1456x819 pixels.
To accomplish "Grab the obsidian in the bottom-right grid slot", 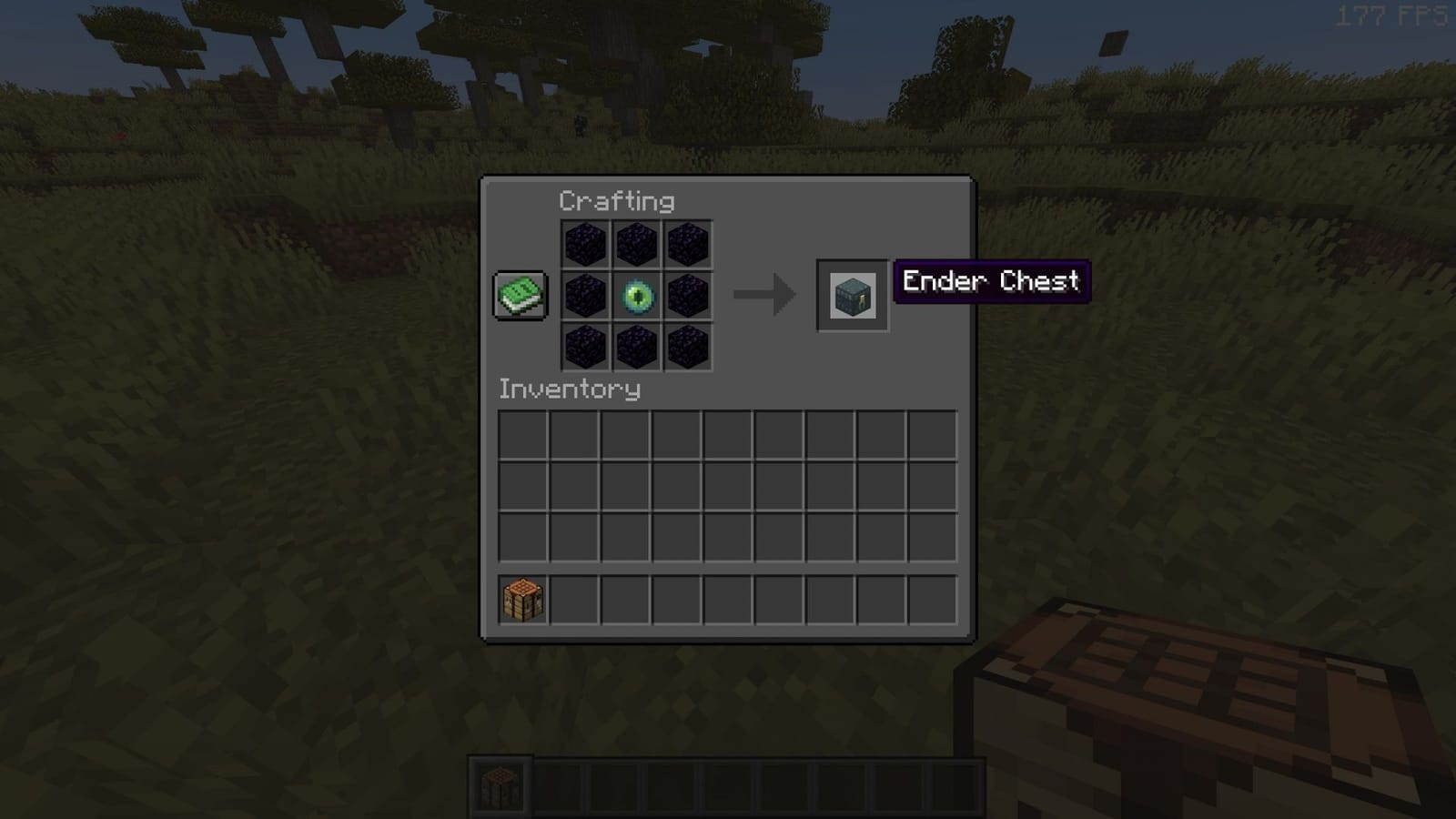I will (689, 347).
